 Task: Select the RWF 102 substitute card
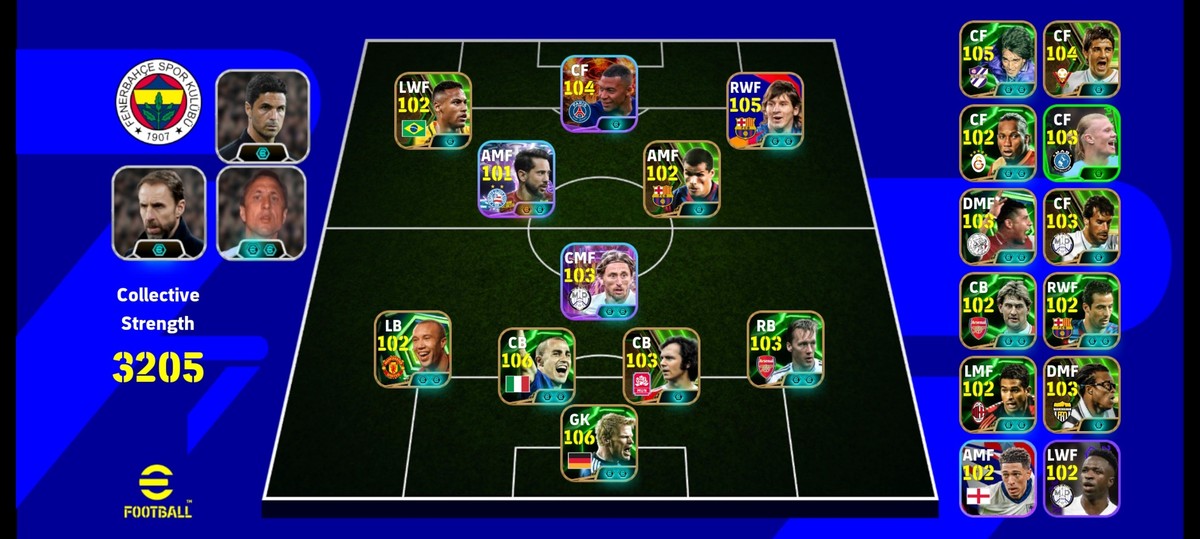pyautogui.click(x=1081, y=312)
